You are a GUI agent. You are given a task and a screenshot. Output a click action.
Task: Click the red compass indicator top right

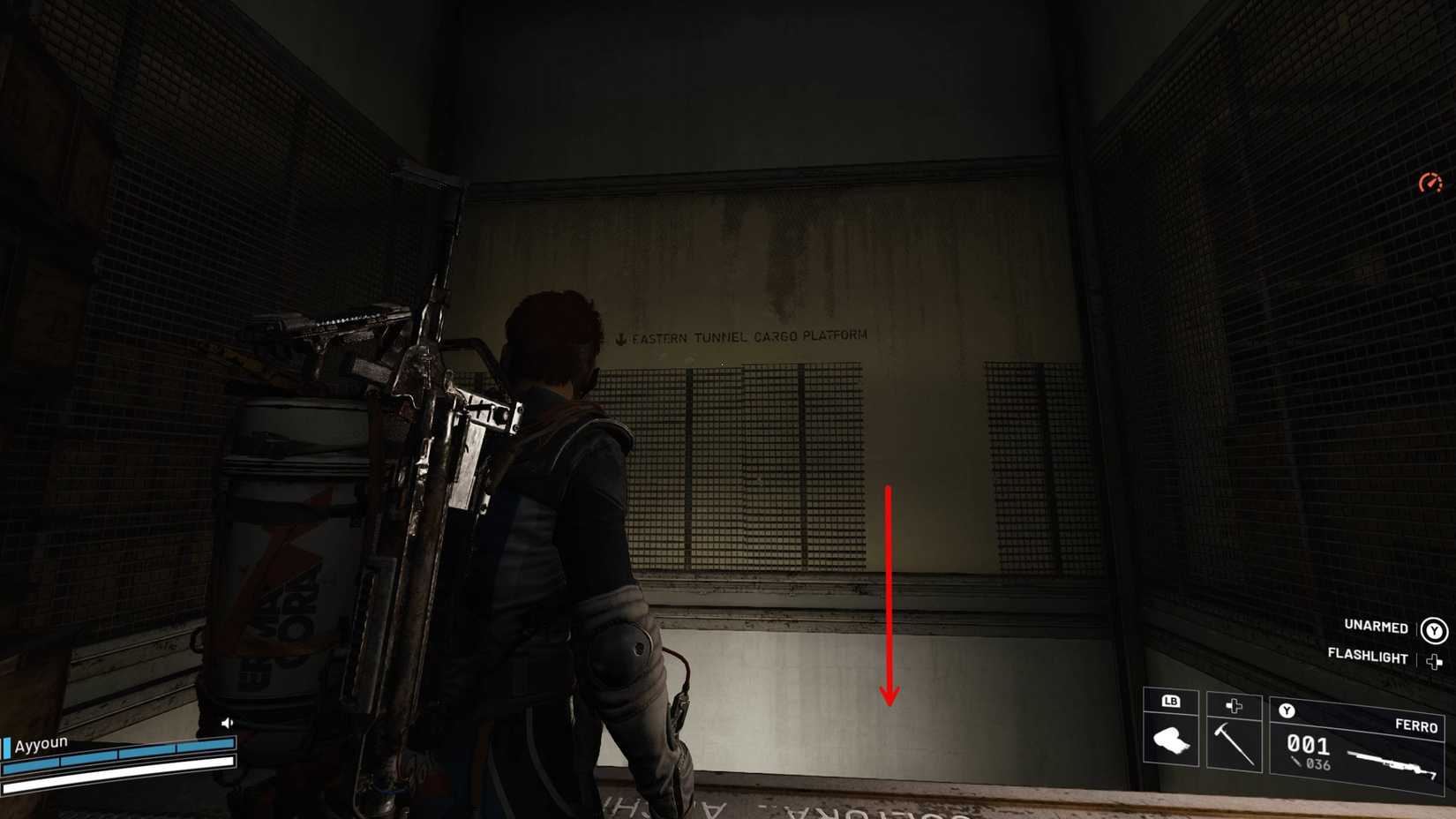[x=1430, y=183]
